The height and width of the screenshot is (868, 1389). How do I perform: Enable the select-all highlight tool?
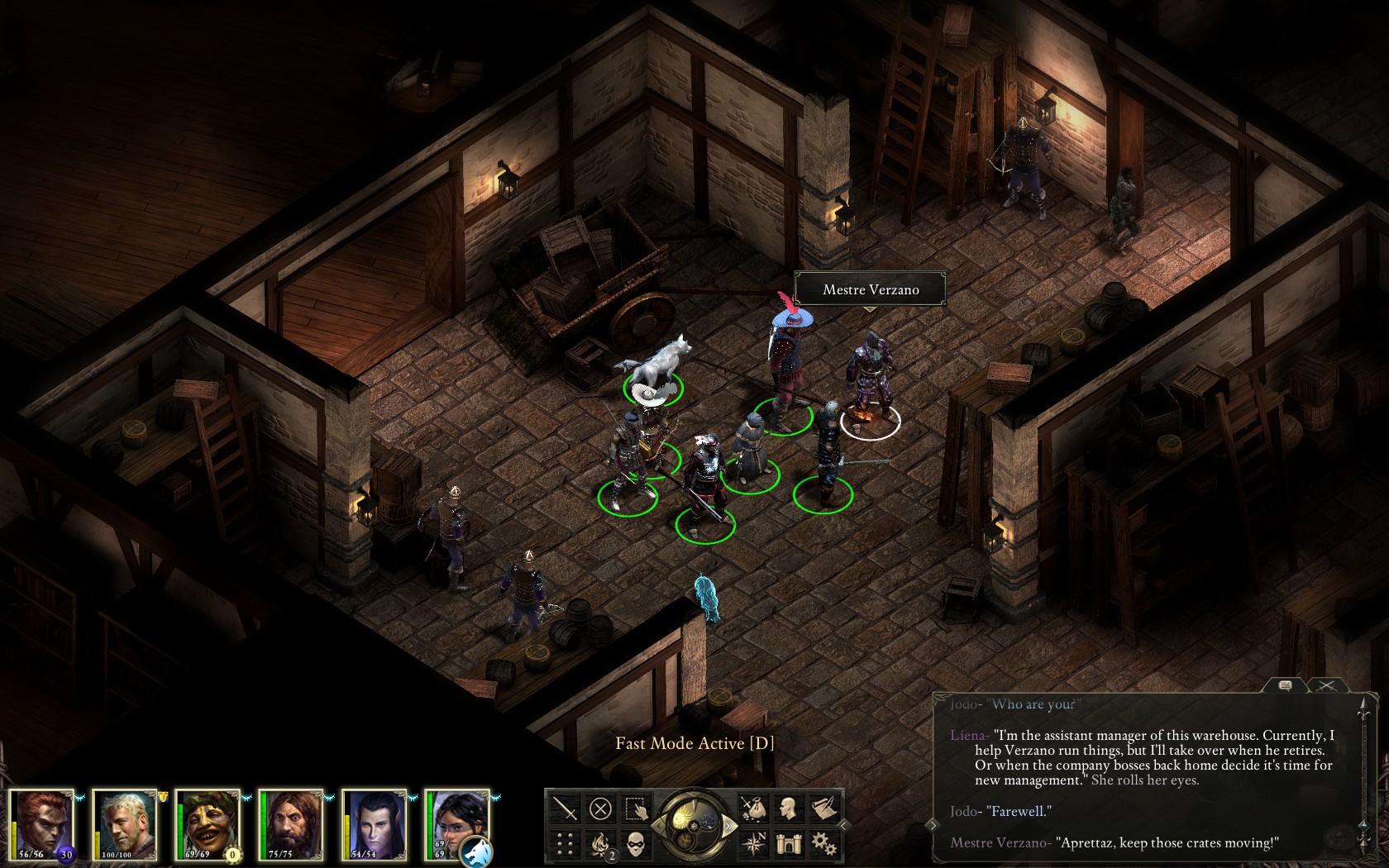coord(636,809)
